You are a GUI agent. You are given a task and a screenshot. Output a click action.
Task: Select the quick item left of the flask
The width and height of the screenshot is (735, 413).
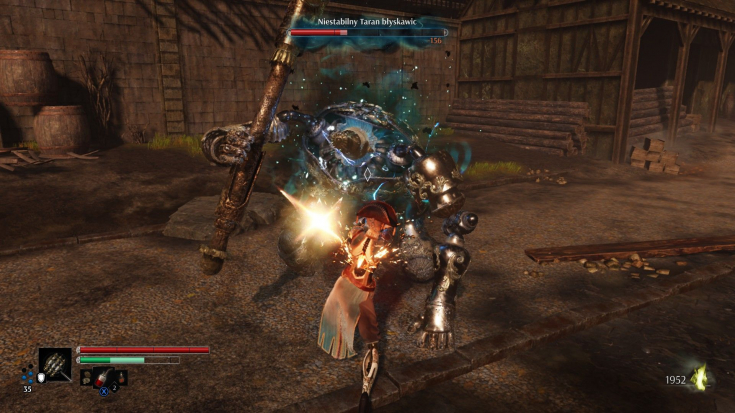(87, 377)
